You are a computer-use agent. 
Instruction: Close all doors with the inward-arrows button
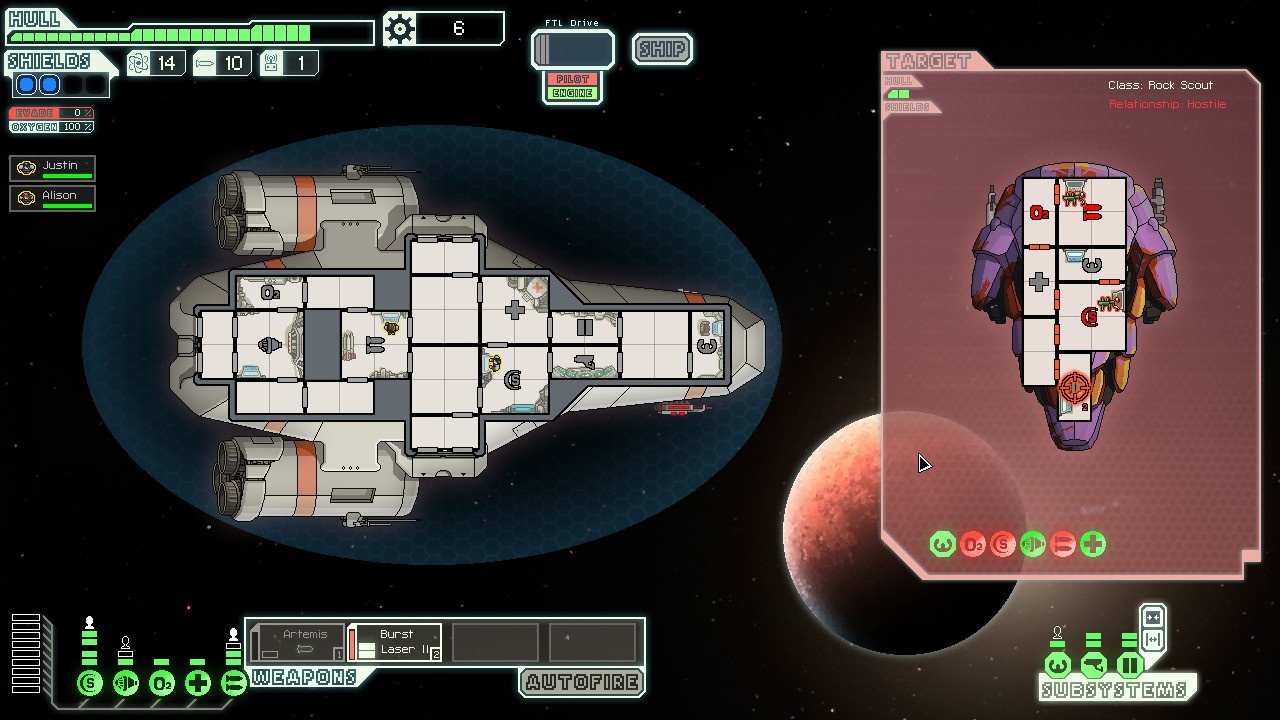[1152, 617]
